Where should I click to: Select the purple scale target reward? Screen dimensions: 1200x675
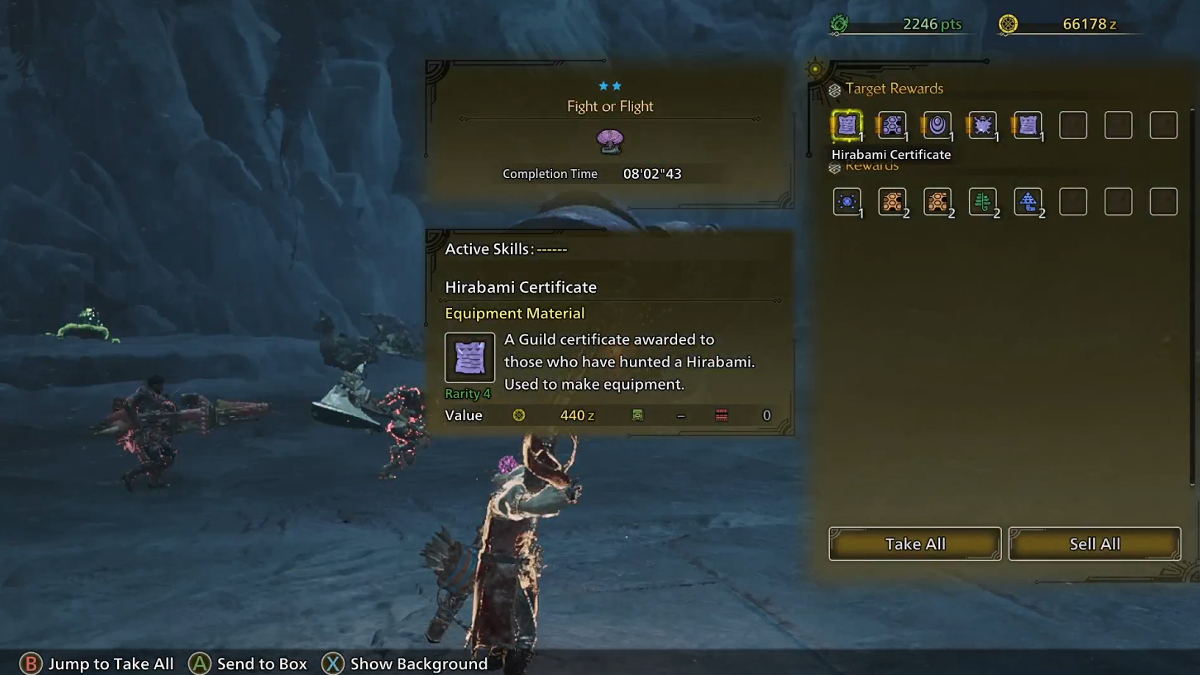pos(892,125)
